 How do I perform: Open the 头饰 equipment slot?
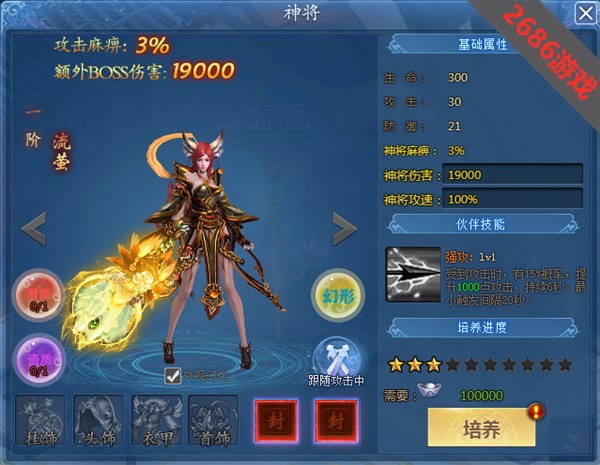click(99, 420)
